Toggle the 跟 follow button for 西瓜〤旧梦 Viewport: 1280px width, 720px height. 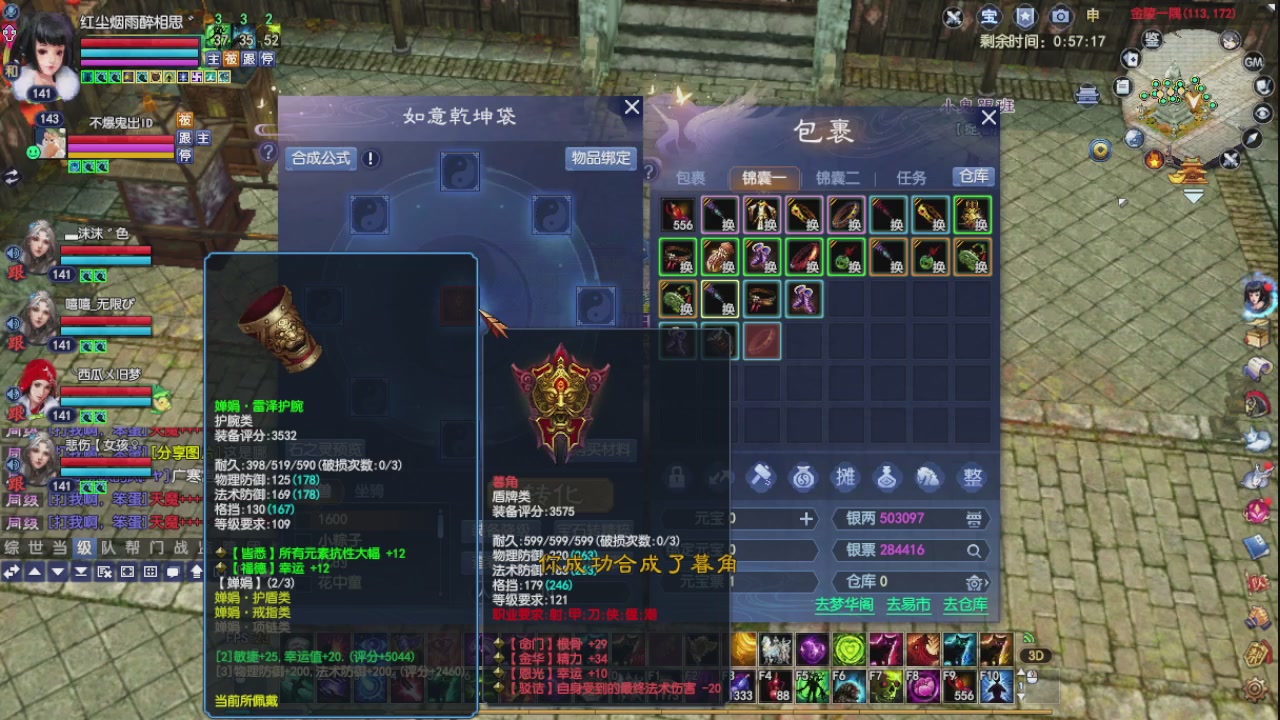pos(16,412)
